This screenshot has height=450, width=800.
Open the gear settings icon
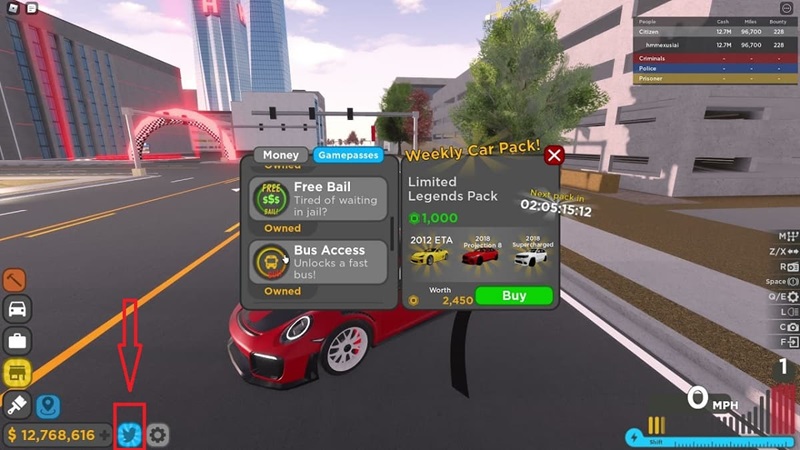click(x=158, y=435)
